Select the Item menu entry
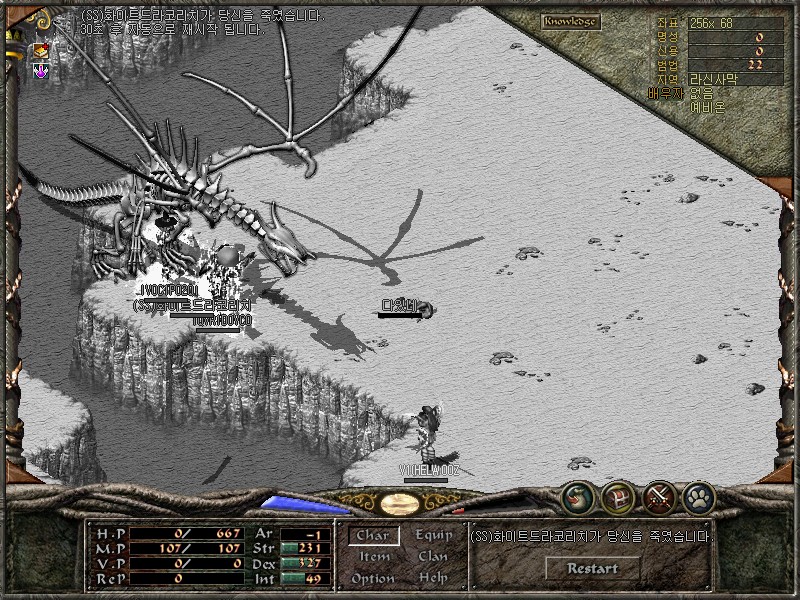 tap(373, 557)
